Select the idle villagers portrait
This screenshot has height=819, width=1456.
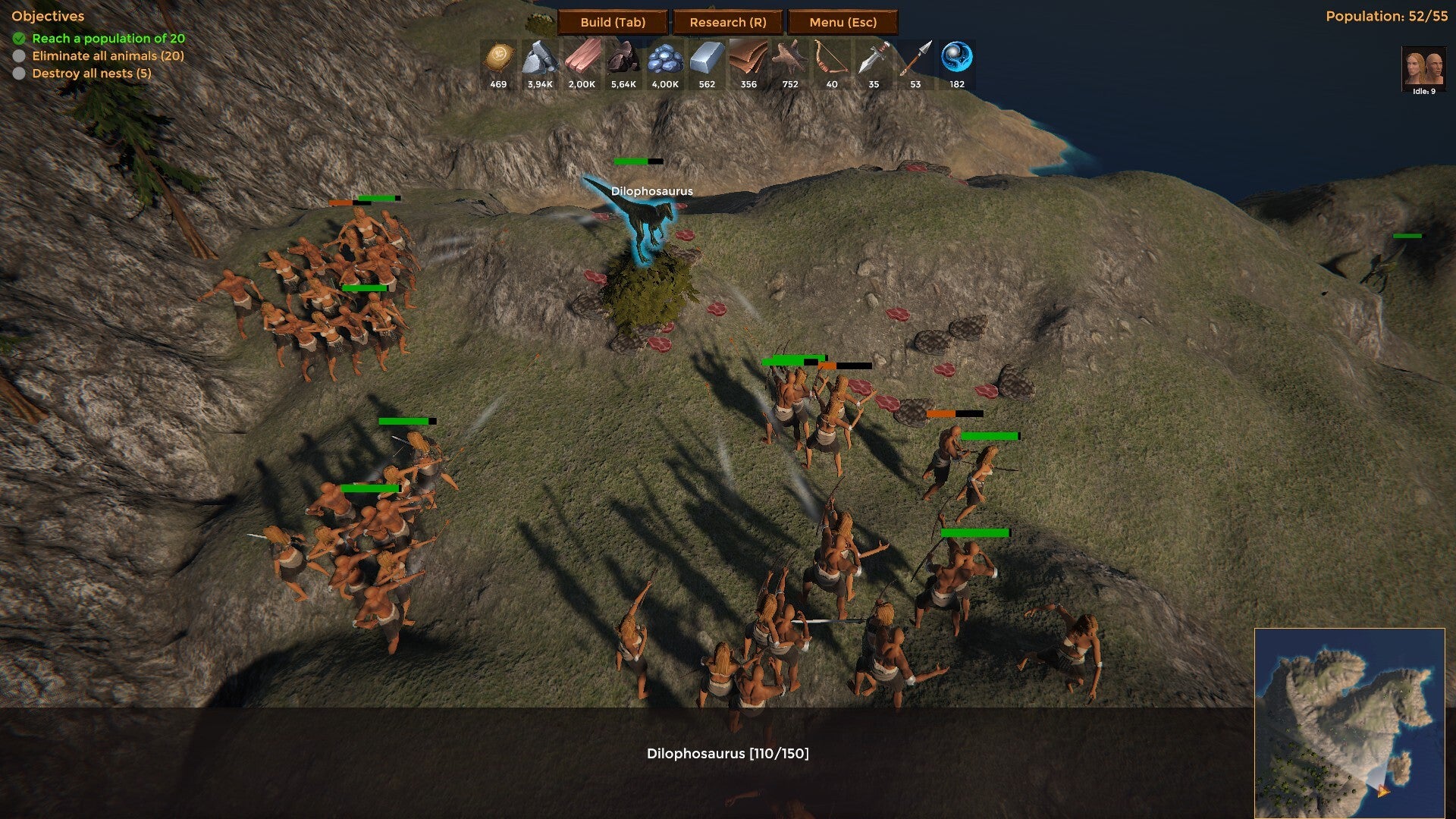(1423, 68)
